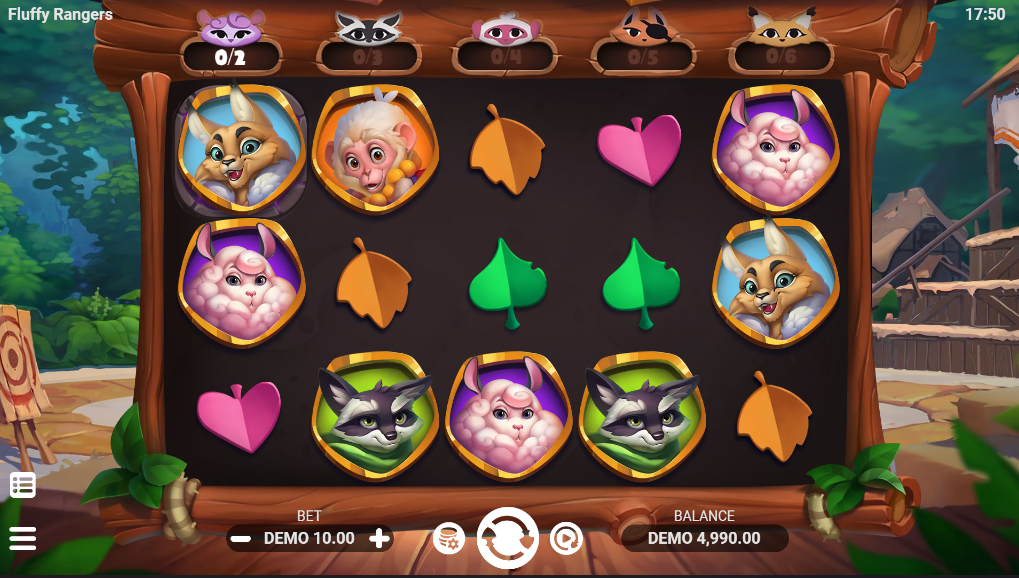
Task: Spin the reels with the center button
Action: (508, 538)
